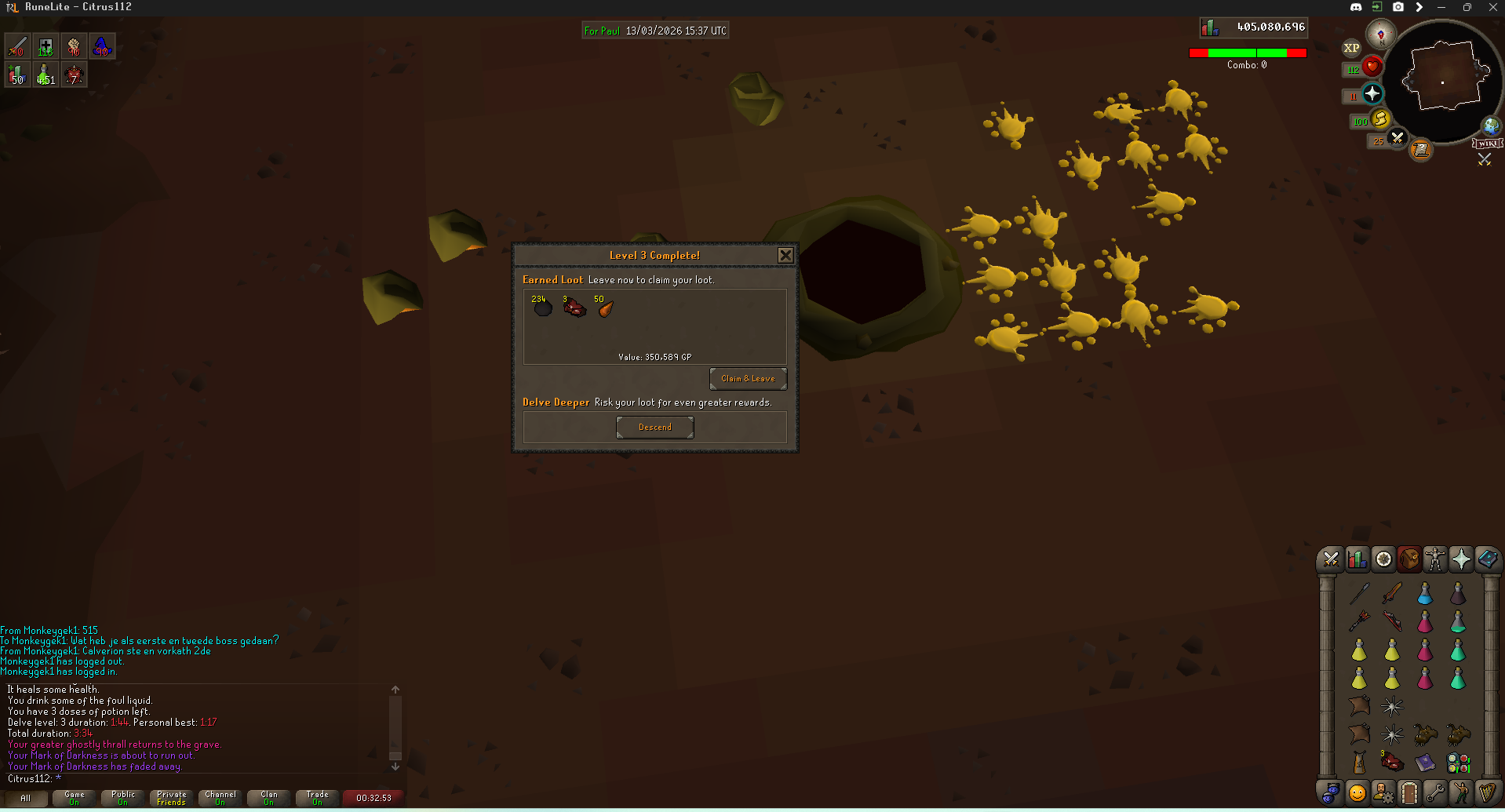Toggle run using the boot orb
The width and height of the screenshot is (1505, 812).
1380,119
